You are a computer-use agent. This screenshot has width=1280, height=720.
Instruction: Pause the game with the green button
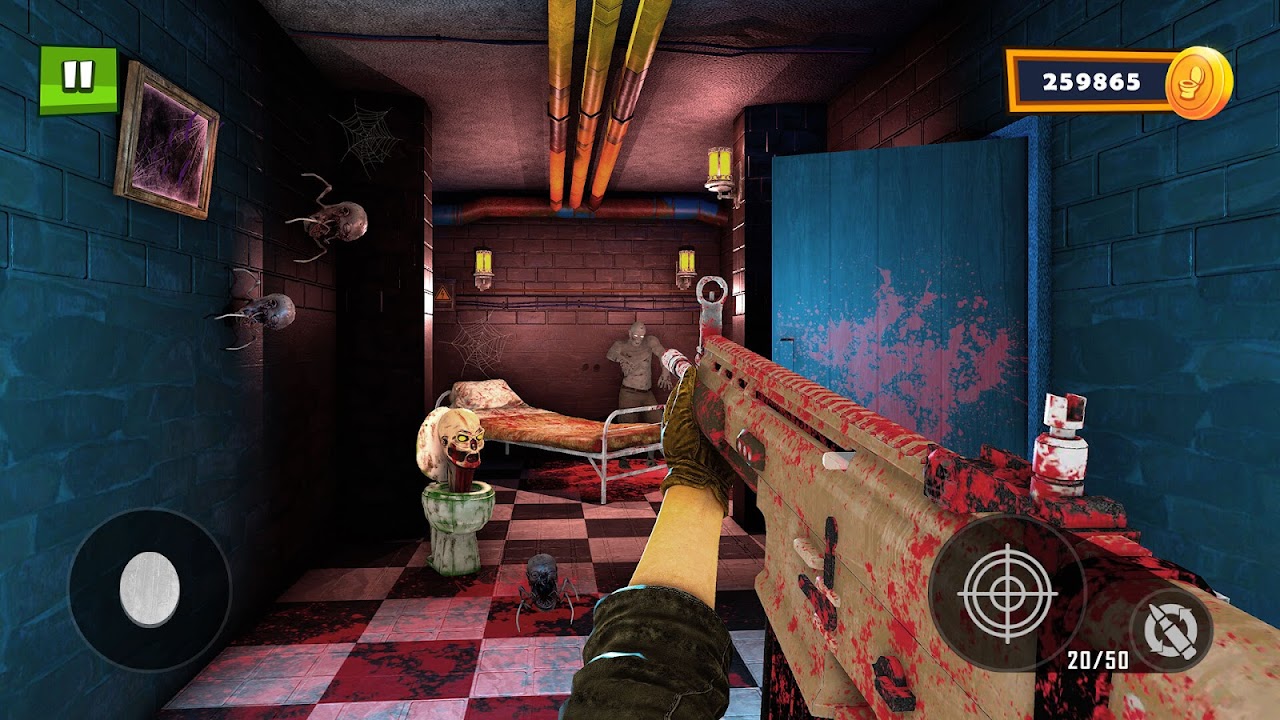point(78,78)
